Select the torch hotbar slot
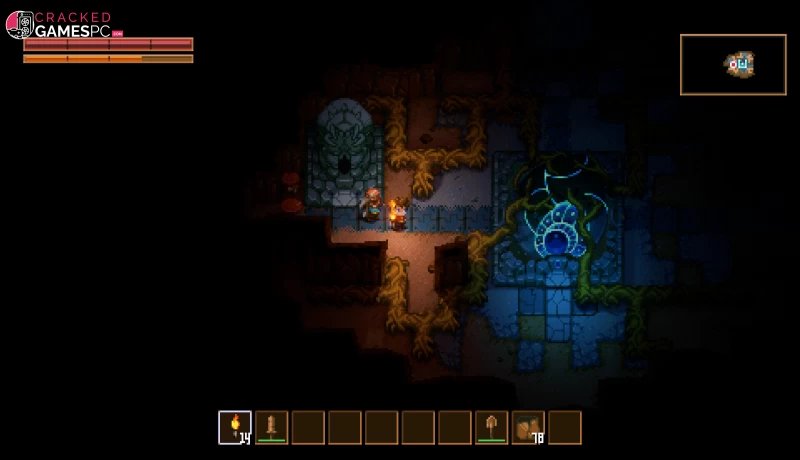 point(235,427)
